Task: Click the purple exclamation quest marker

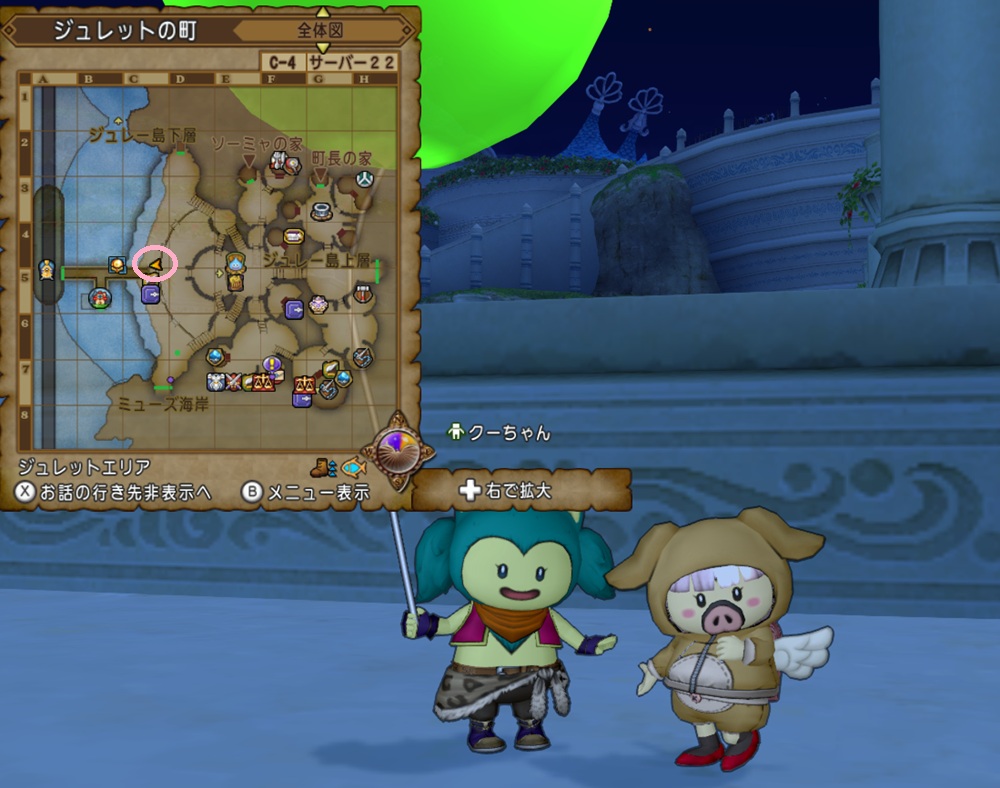Action: (270, 364)
